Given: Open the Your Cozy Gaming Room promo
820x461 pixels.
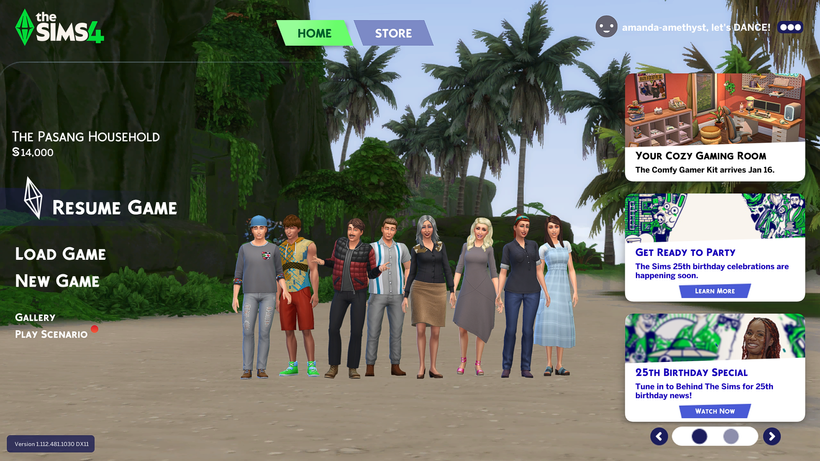Looking at the screenshot, I should 714,126.
